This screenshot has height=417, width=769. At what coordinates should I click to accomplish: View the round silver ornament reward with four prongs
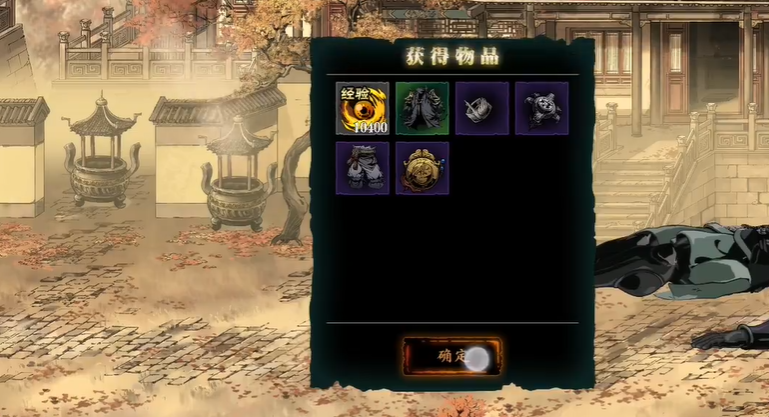coord(541,108)
